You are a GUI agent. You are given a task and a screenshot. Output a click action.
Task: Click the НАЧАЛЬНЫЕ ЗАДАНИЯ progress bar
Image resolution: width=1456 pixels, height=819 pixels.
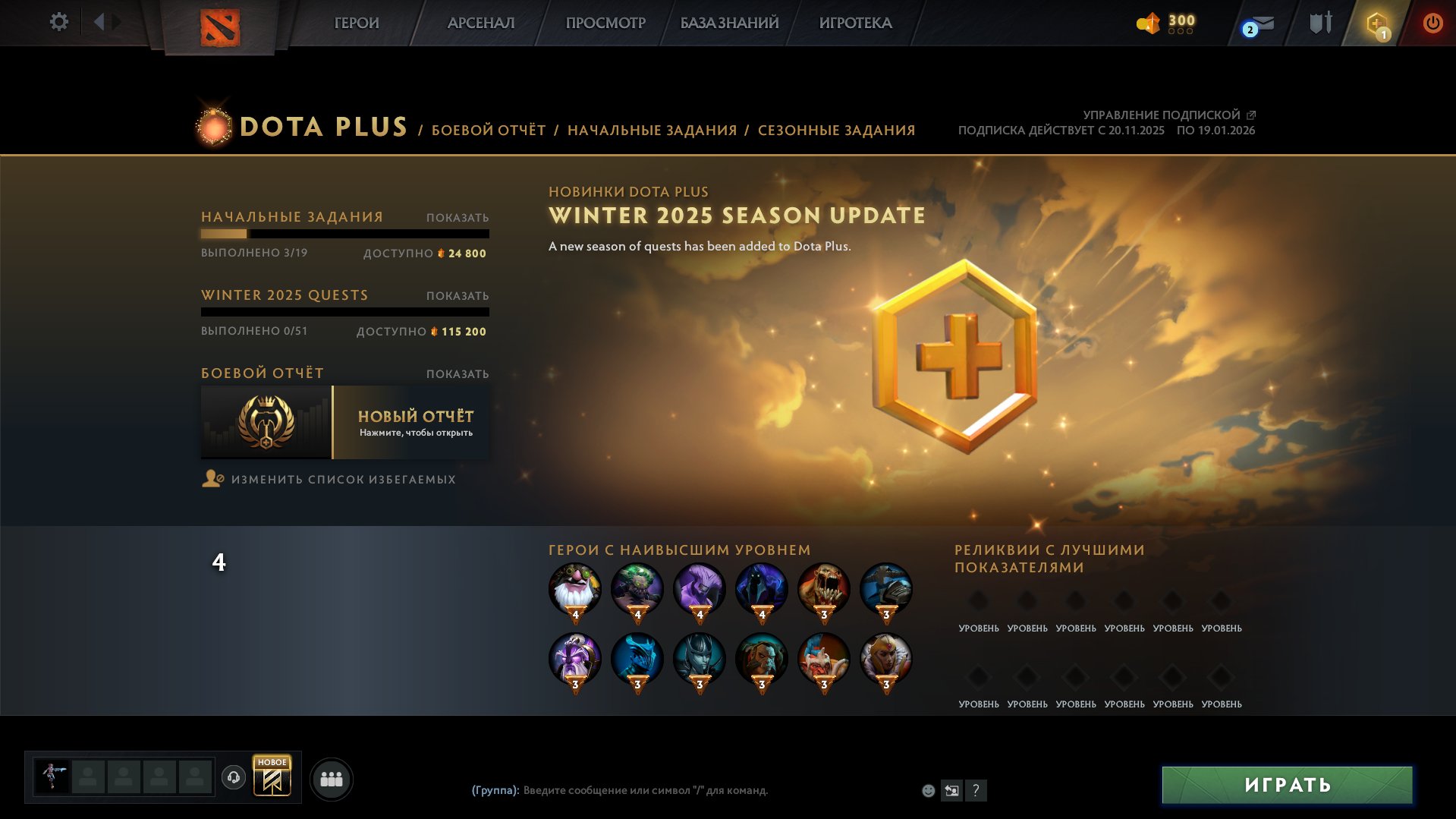345,235
